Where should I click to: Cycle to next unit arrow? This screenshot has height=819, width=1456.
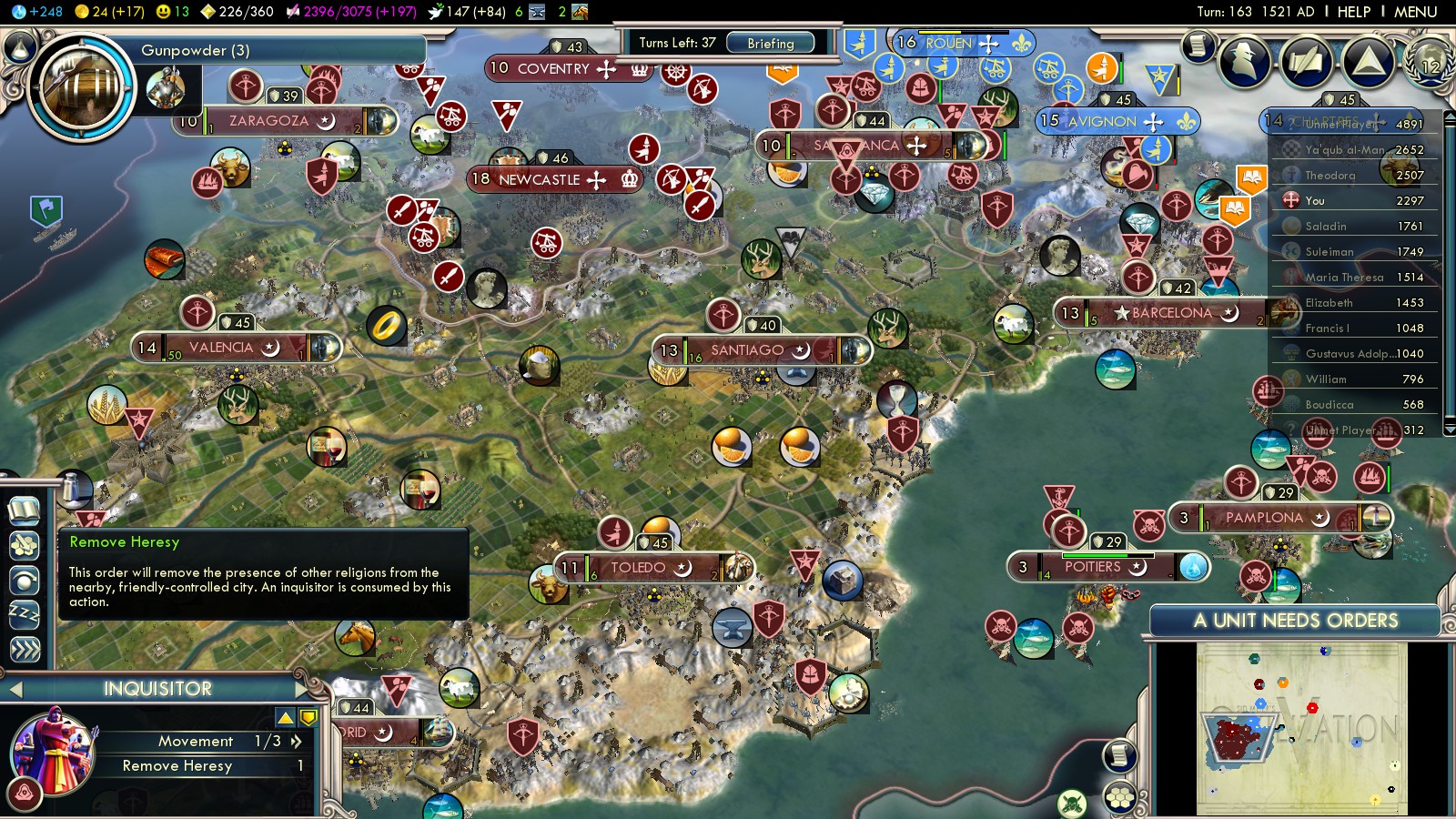tap(301, 689)
